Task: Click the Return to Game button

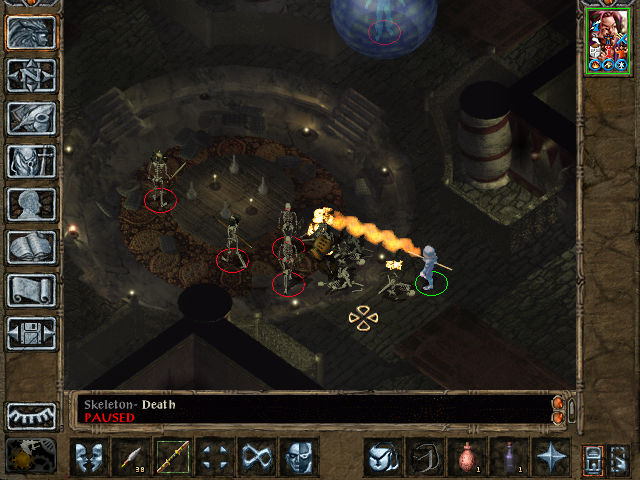Action: 31,32
